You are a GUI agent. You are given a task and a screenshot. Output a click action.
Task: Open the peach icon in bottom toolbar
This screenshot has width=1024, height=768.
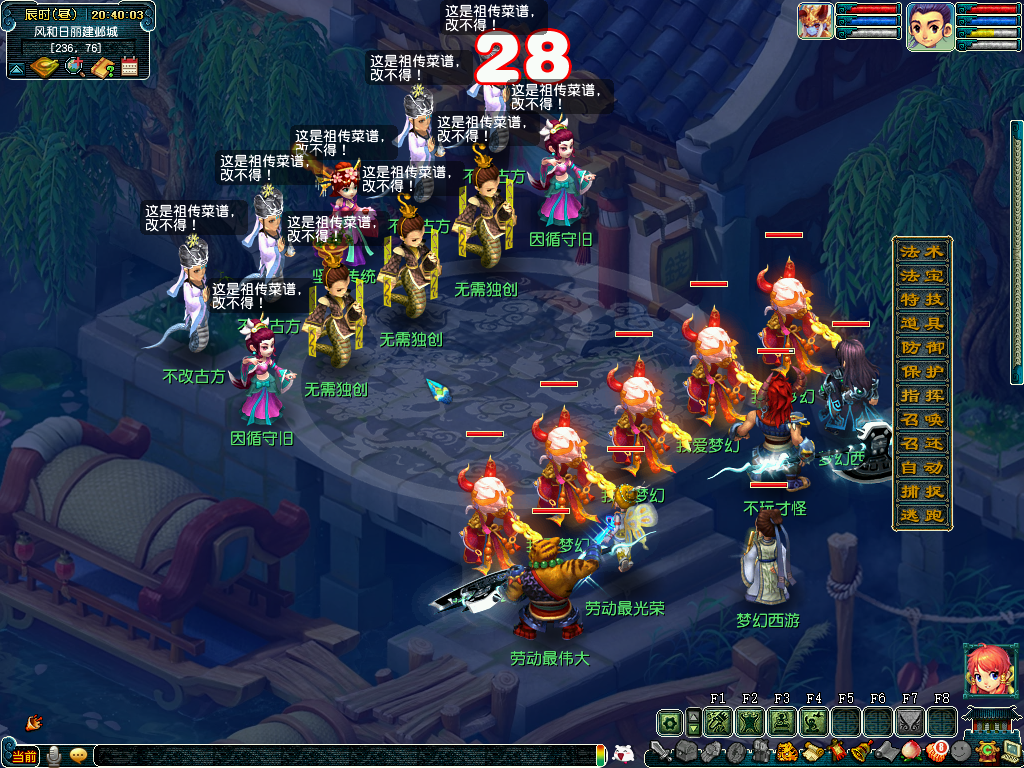click(910, 751)
